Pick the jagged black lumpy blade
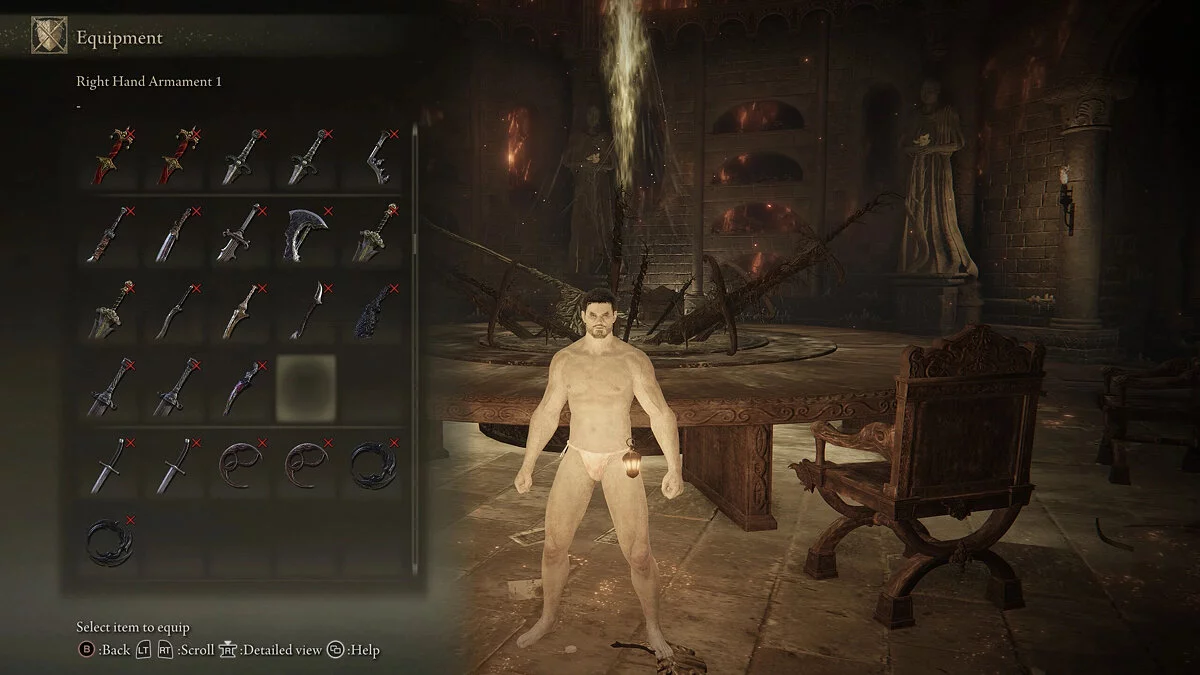 pos(373,310)
